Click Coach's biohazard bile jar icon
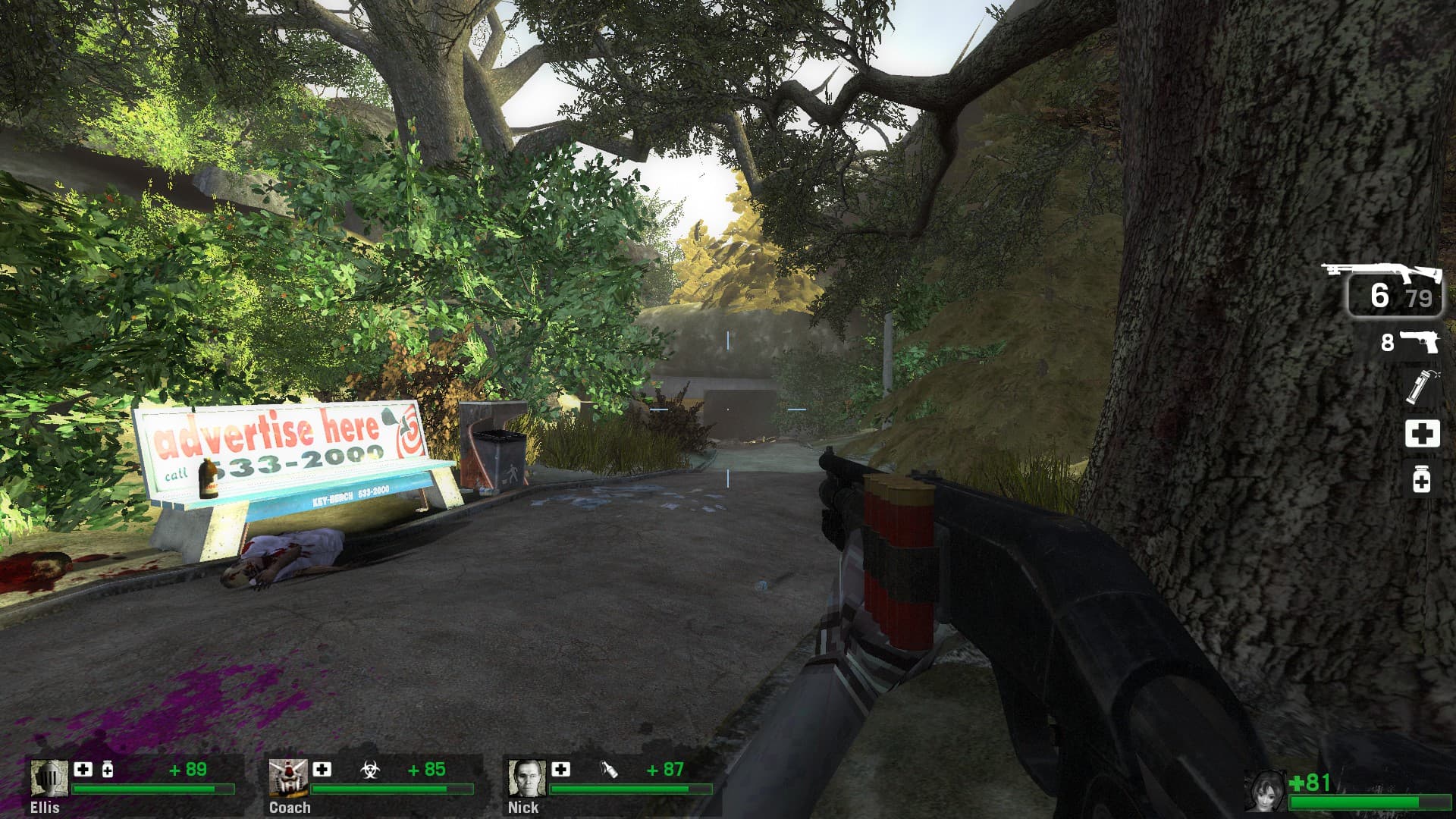This screenshot has width=1456, height=819. pyautogui.click(x=369, y=770)
